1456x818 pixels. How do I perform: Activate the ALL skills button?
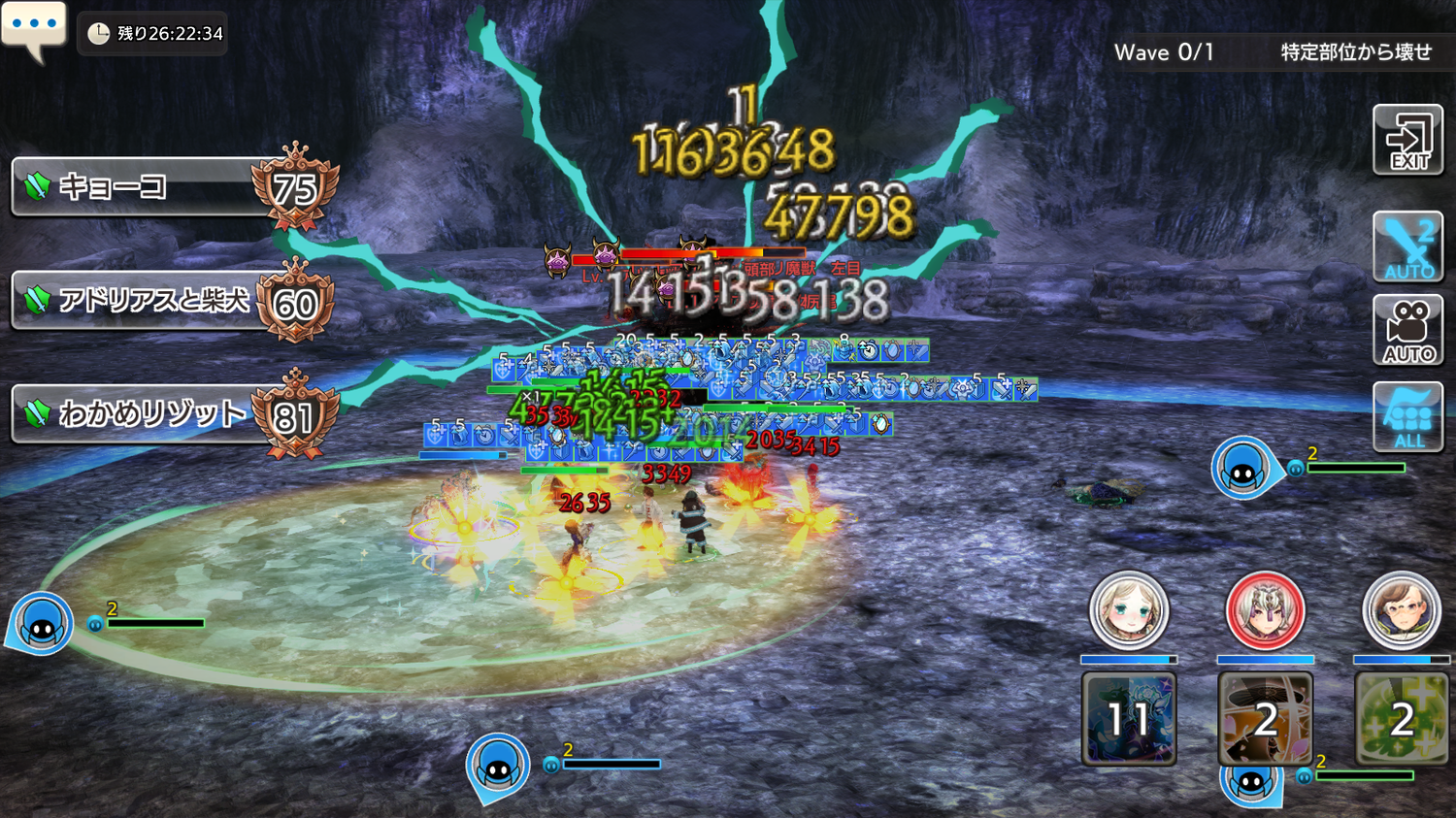click(x=1407, y=417)
